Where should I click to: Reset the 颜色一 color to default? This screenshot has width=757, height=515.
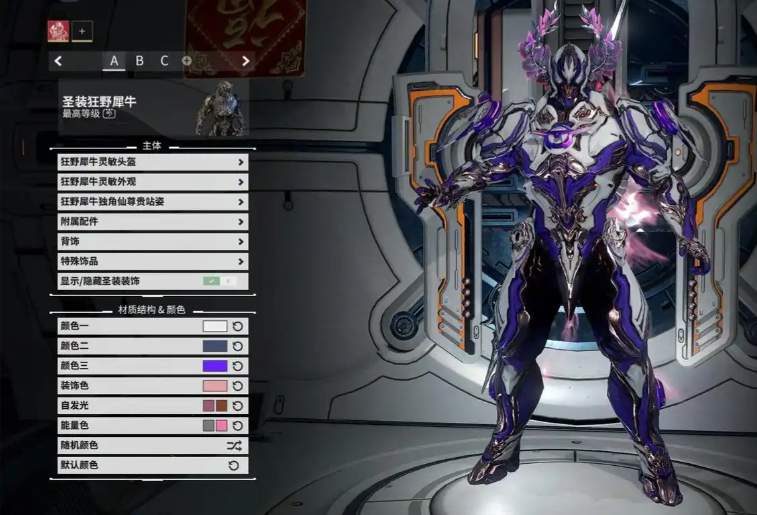click(x=238, y=326)
